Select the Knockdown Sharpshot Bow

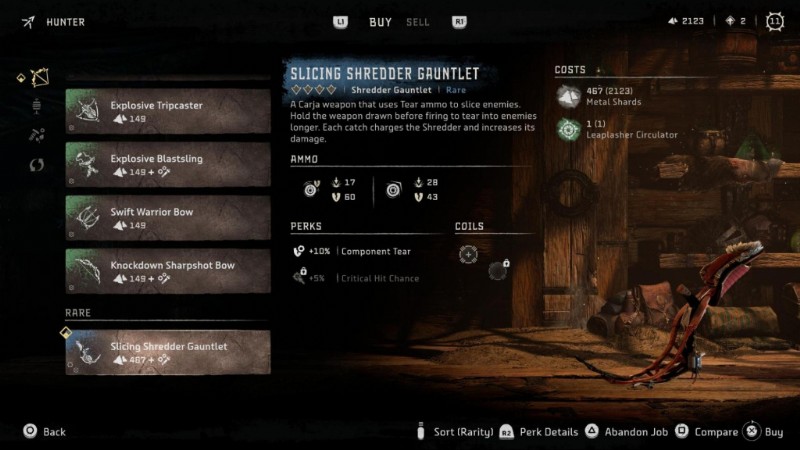(x=168, y=271)
